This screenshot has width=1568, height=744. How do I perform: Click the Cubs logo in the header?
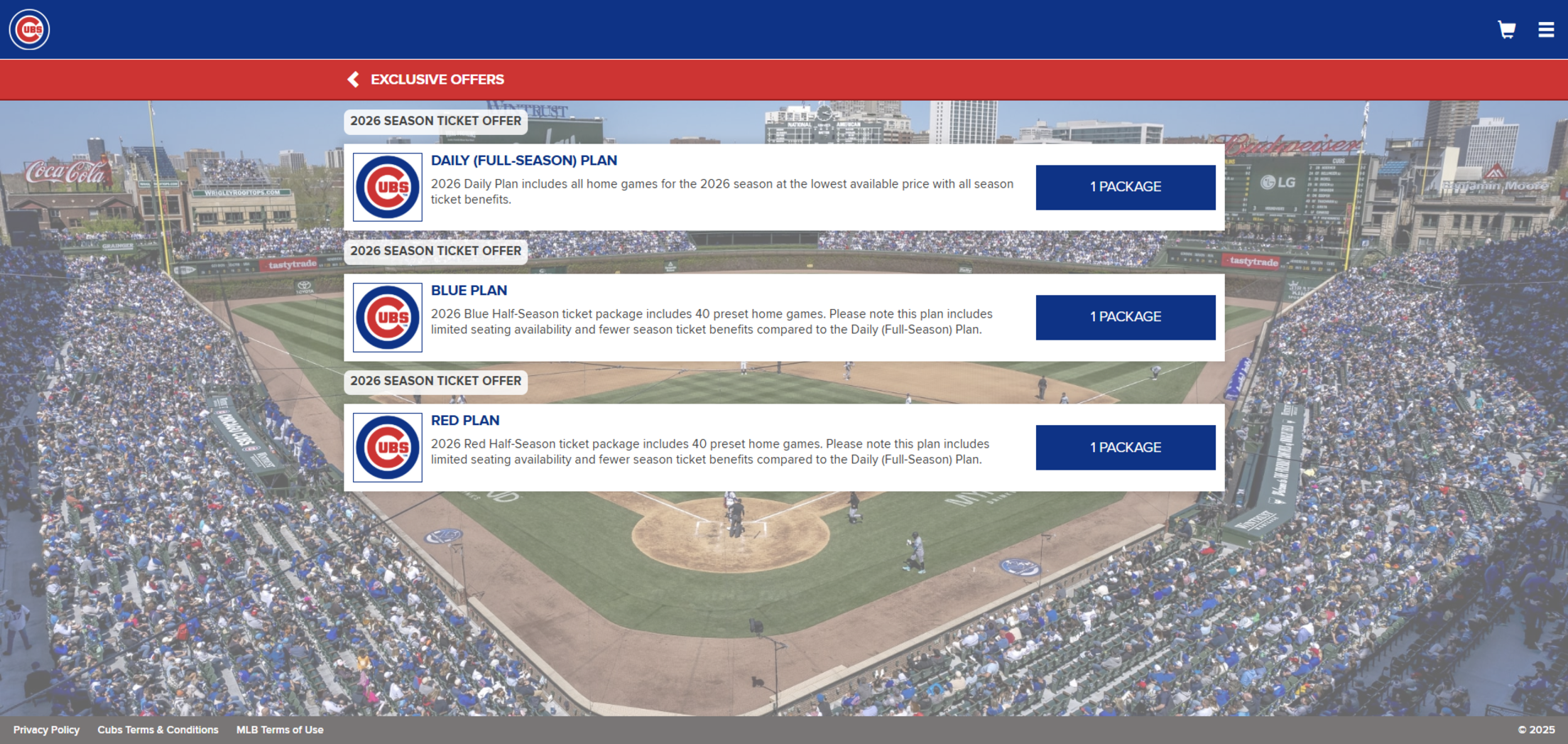[29, 29]
